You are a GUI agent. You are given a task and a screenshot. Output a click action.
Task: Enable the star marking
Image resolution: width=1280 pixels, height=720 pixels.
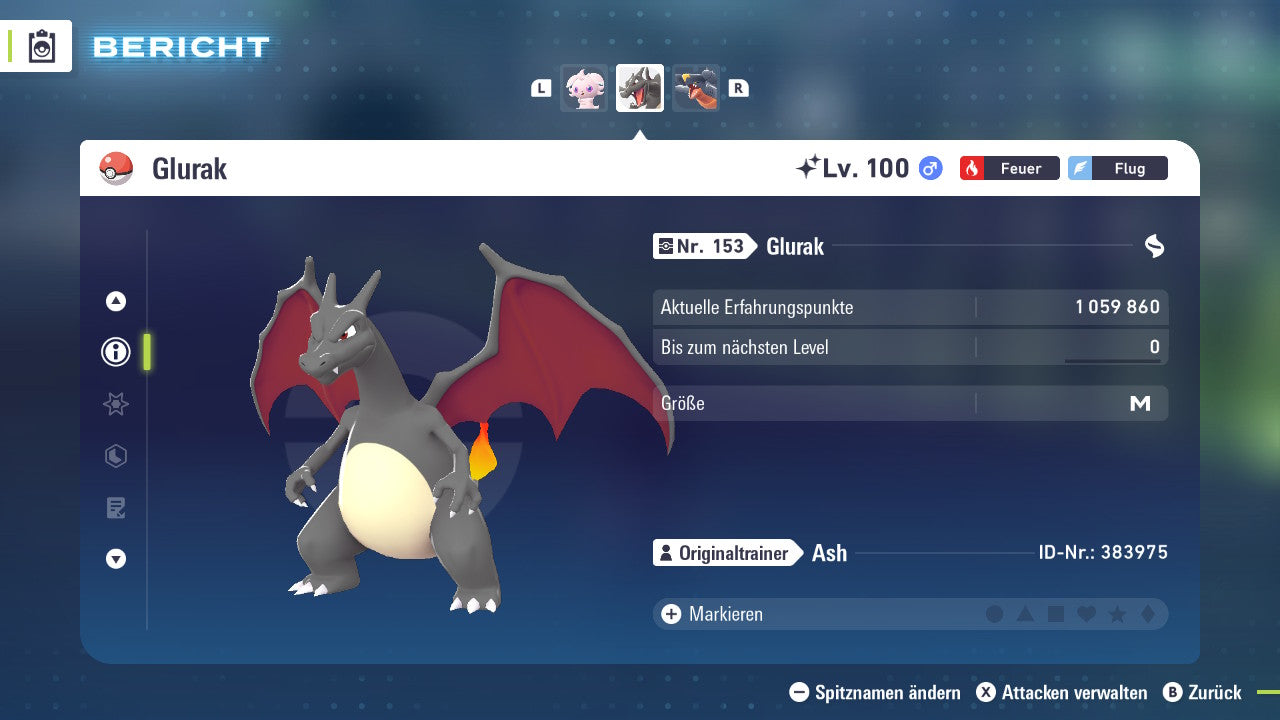1115,614
